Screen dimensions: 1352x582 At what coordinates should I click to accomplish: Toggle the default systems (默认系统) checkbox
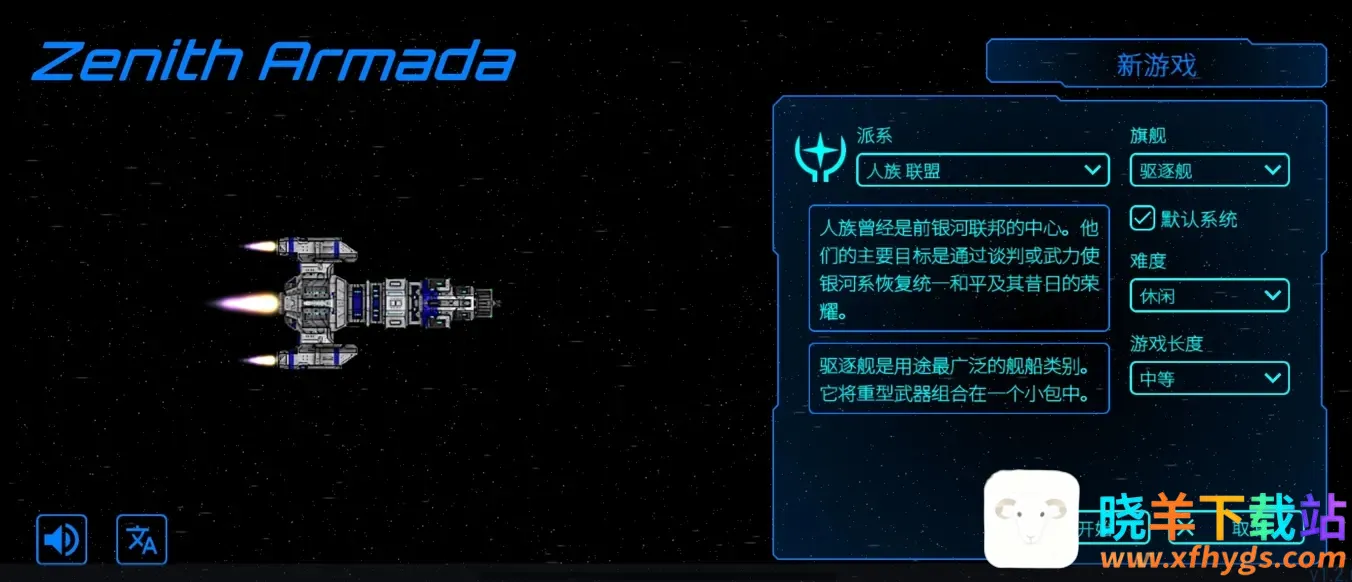click(1142, 218)
